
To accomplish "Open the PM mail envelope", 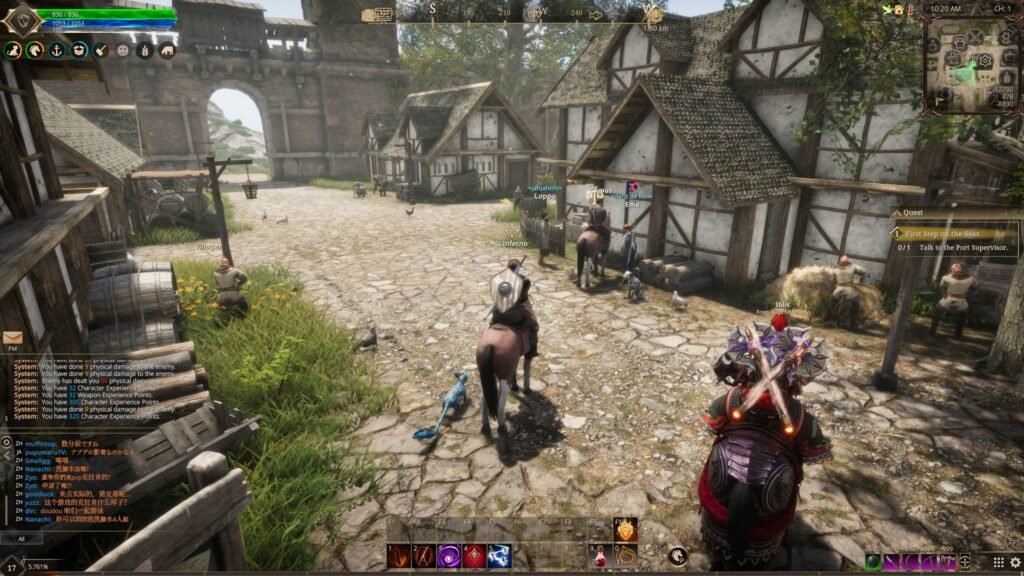I will coord(13,338).
